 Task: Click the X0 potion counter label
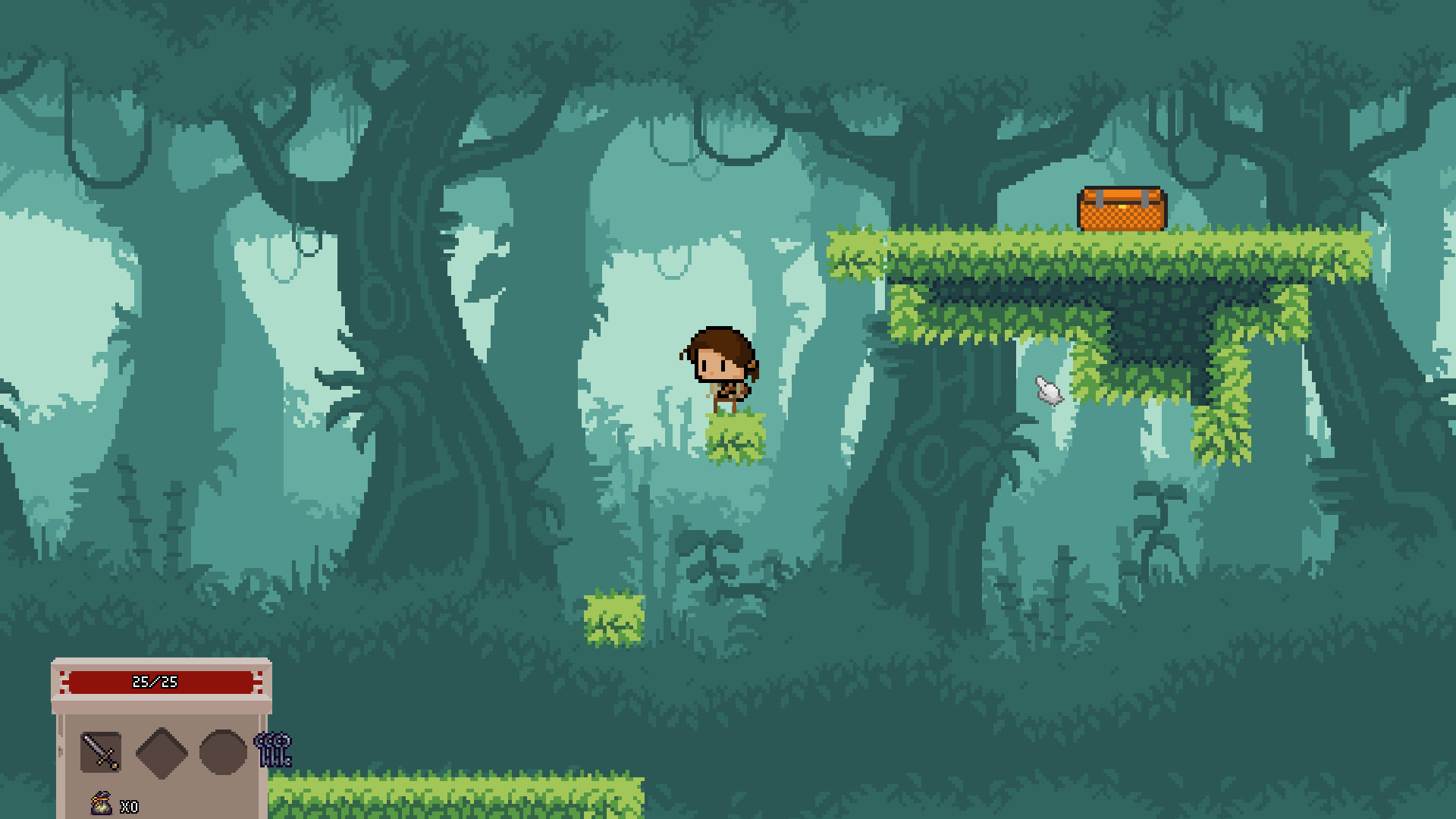click(x=127, y=808)
